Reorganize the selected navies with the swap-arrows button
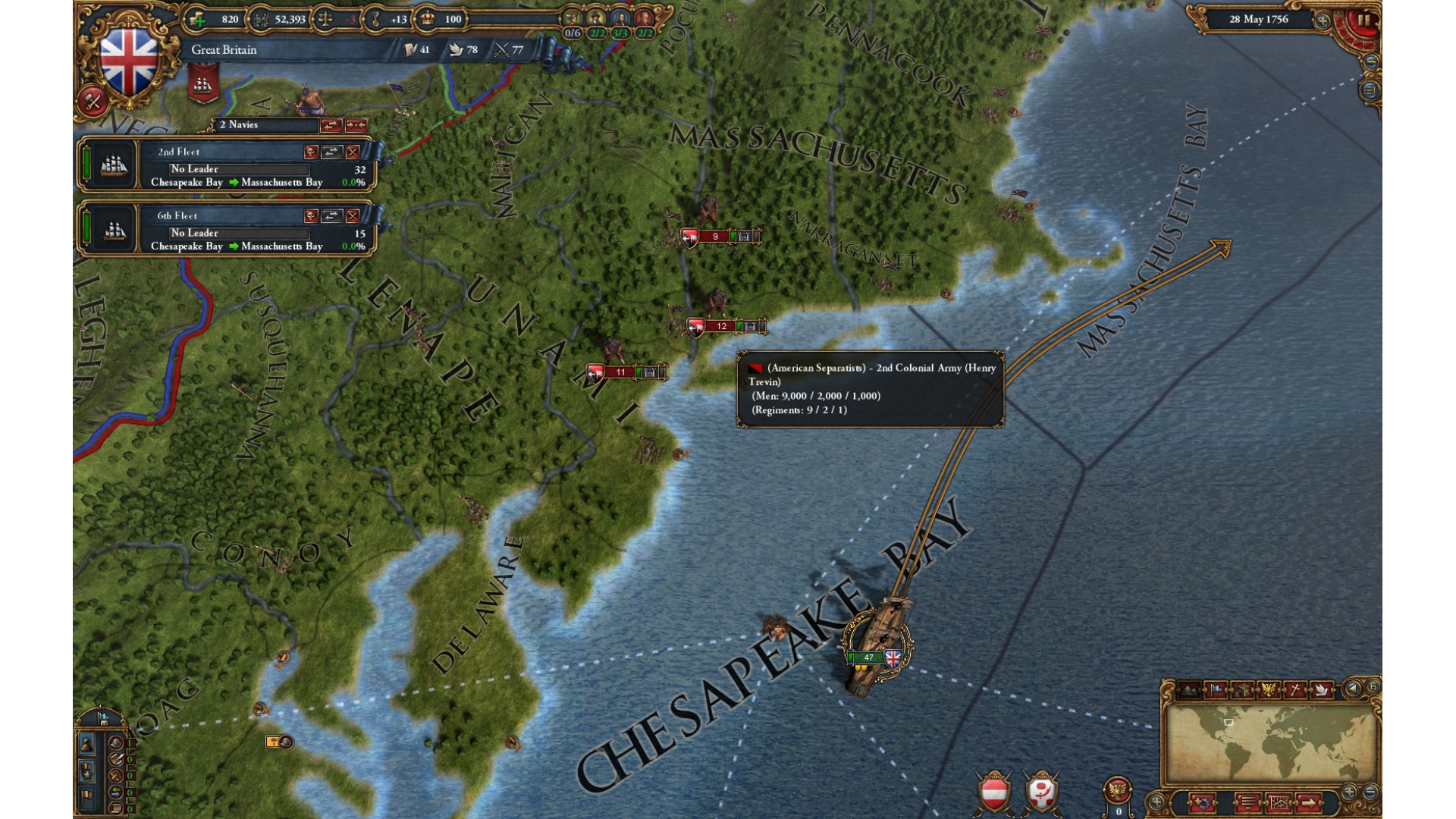Viewport: 1456px width, 819px height. pos(331,125)
